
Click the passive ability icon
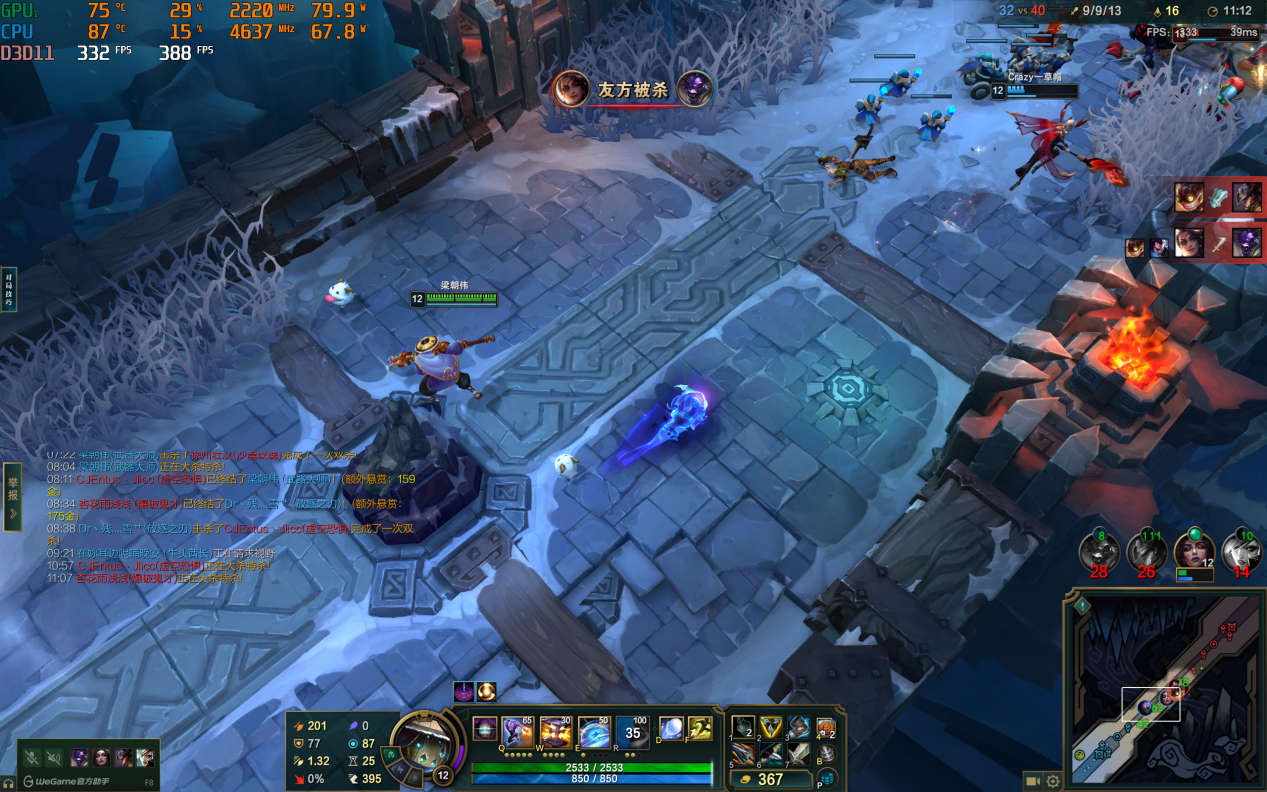click(485, 729)
